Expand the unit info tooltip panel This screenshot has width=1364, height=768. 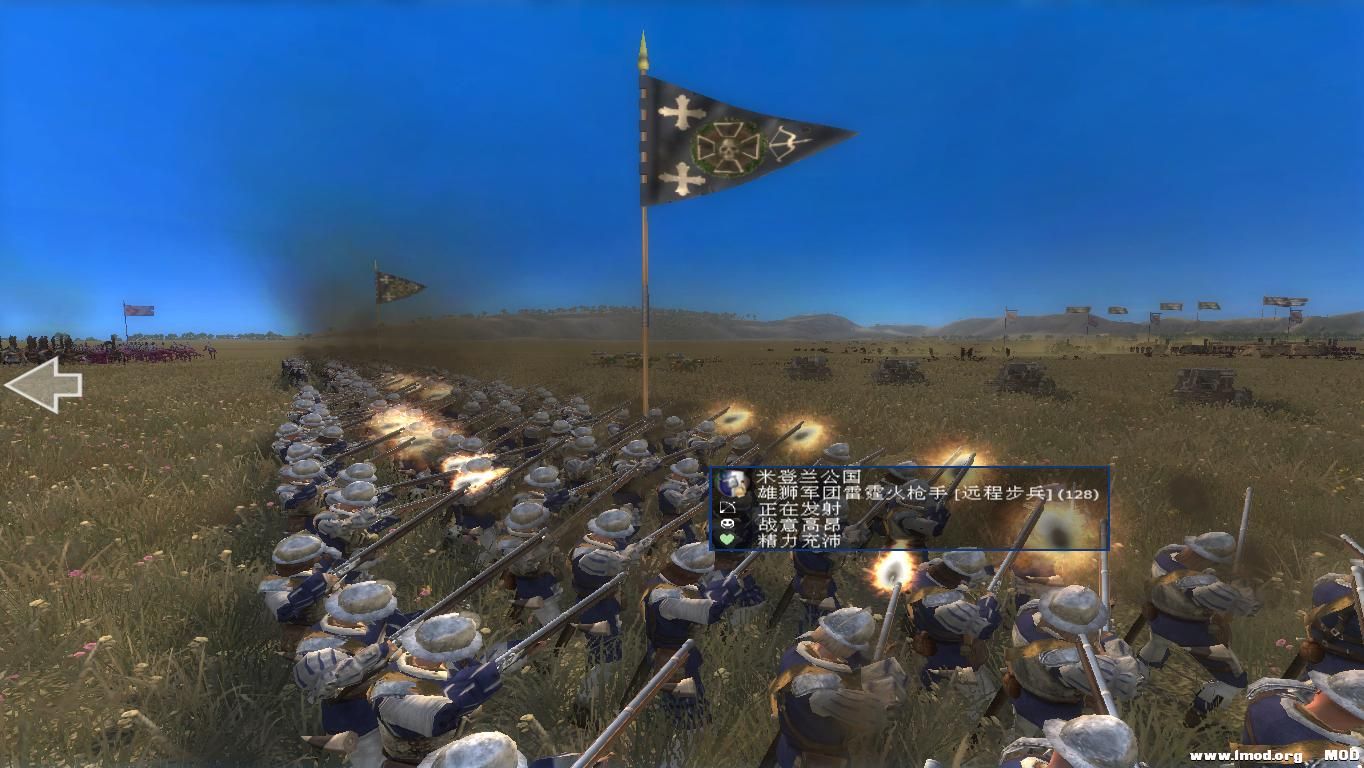click(910, 510)
